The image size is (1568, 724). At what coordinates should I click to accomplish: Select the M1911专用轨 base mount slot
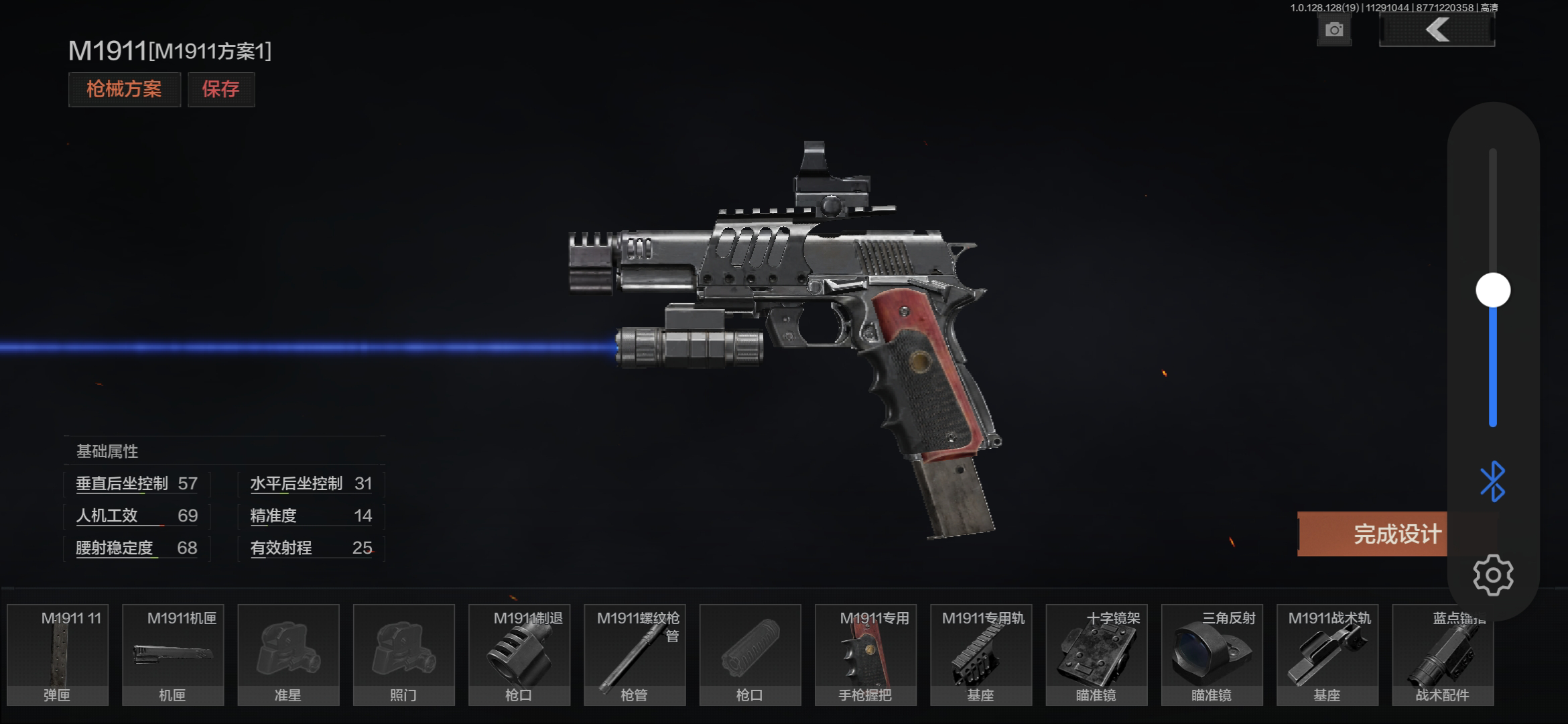pos(981,655)
